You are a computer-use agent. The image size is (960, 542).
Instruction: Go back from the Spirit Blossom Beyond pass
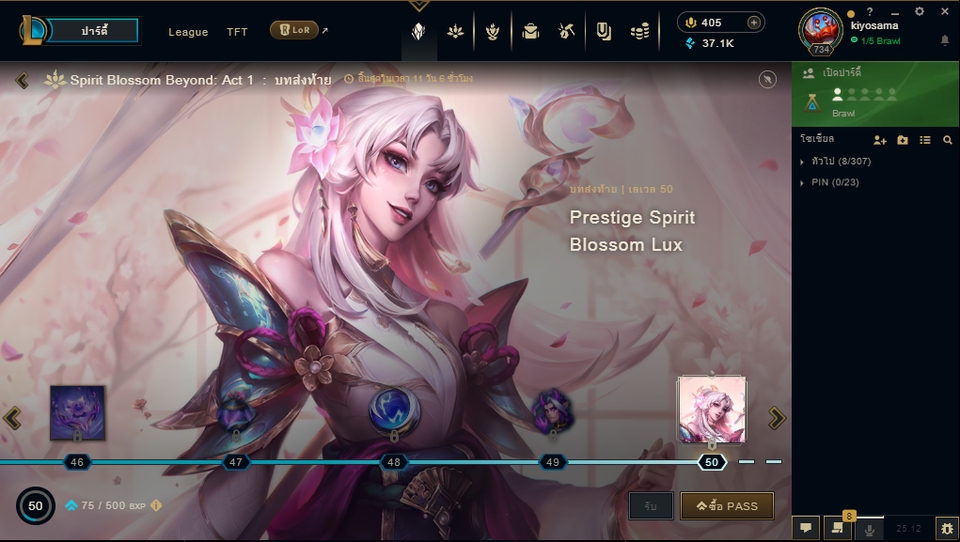pyautogui.click(x=22, y=80)
